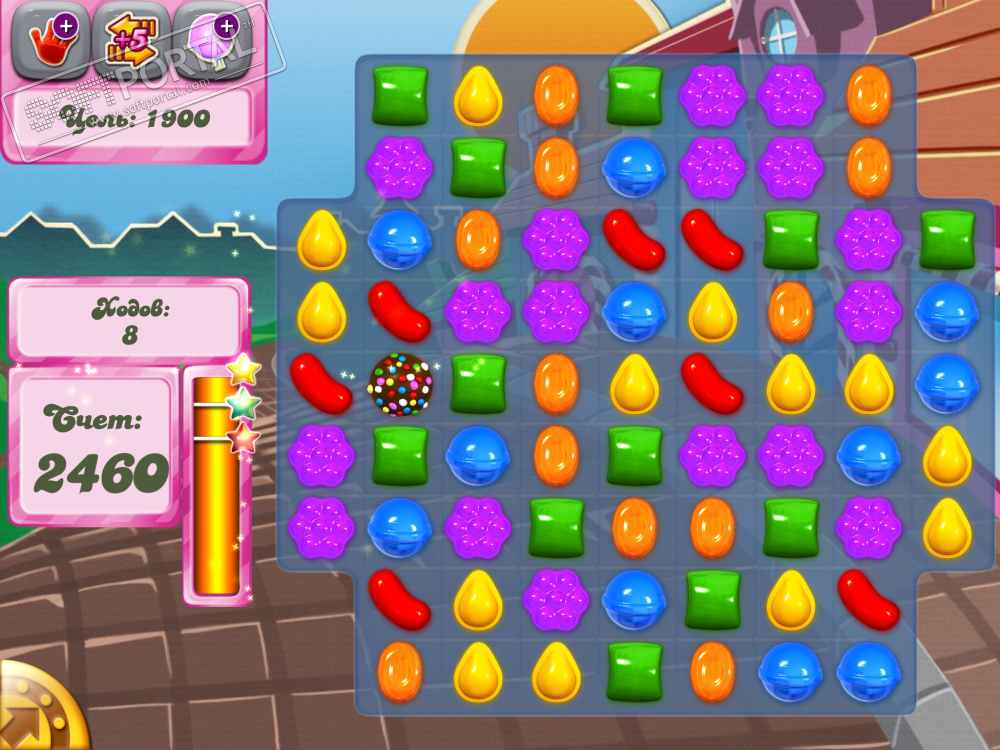The width and height of the screenshot is (1000, 750).
Task: Open the gold arrow menu button
Action: [30, 712]
